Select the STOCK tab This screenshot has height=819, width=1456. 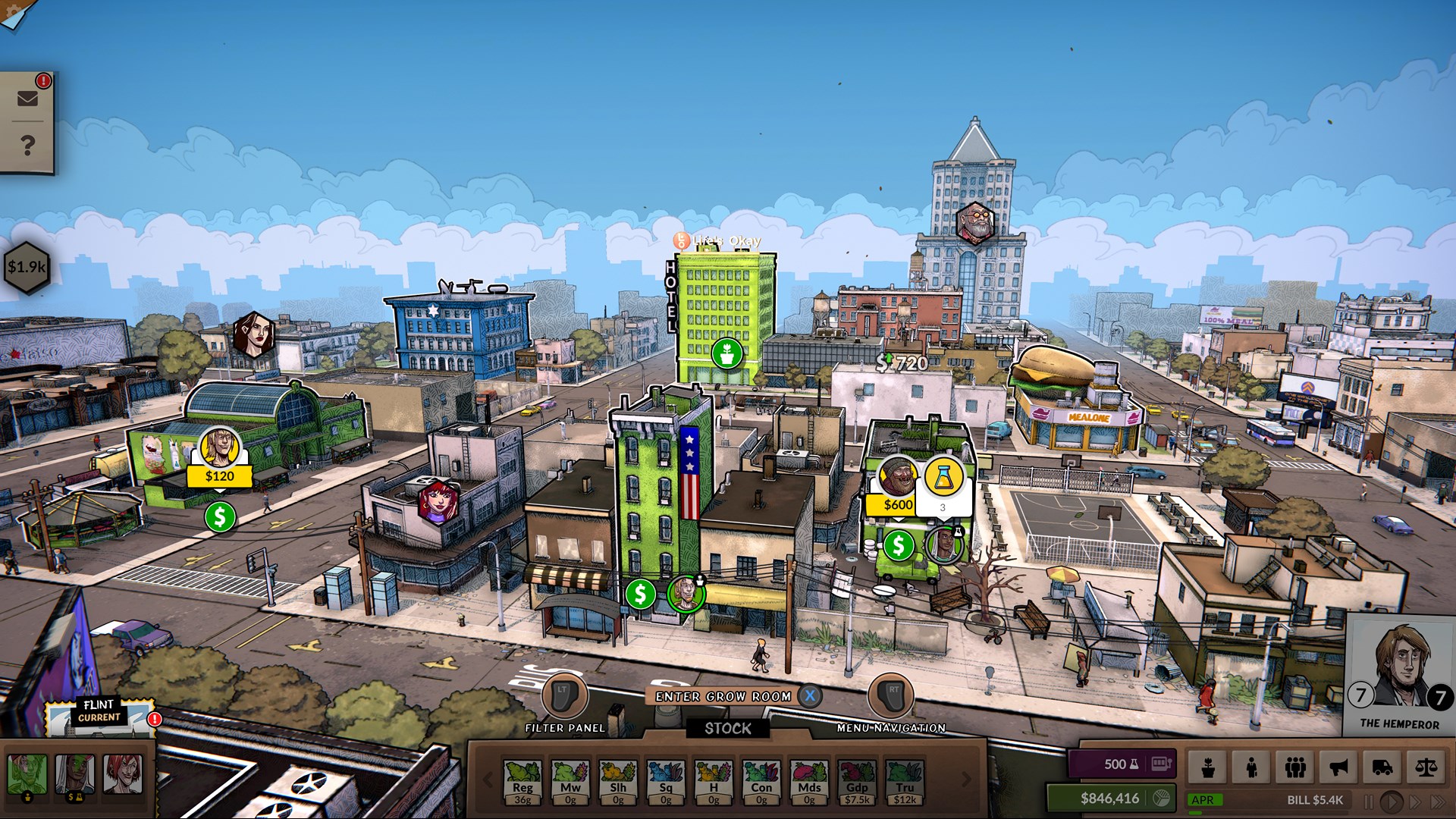[730, 730]
